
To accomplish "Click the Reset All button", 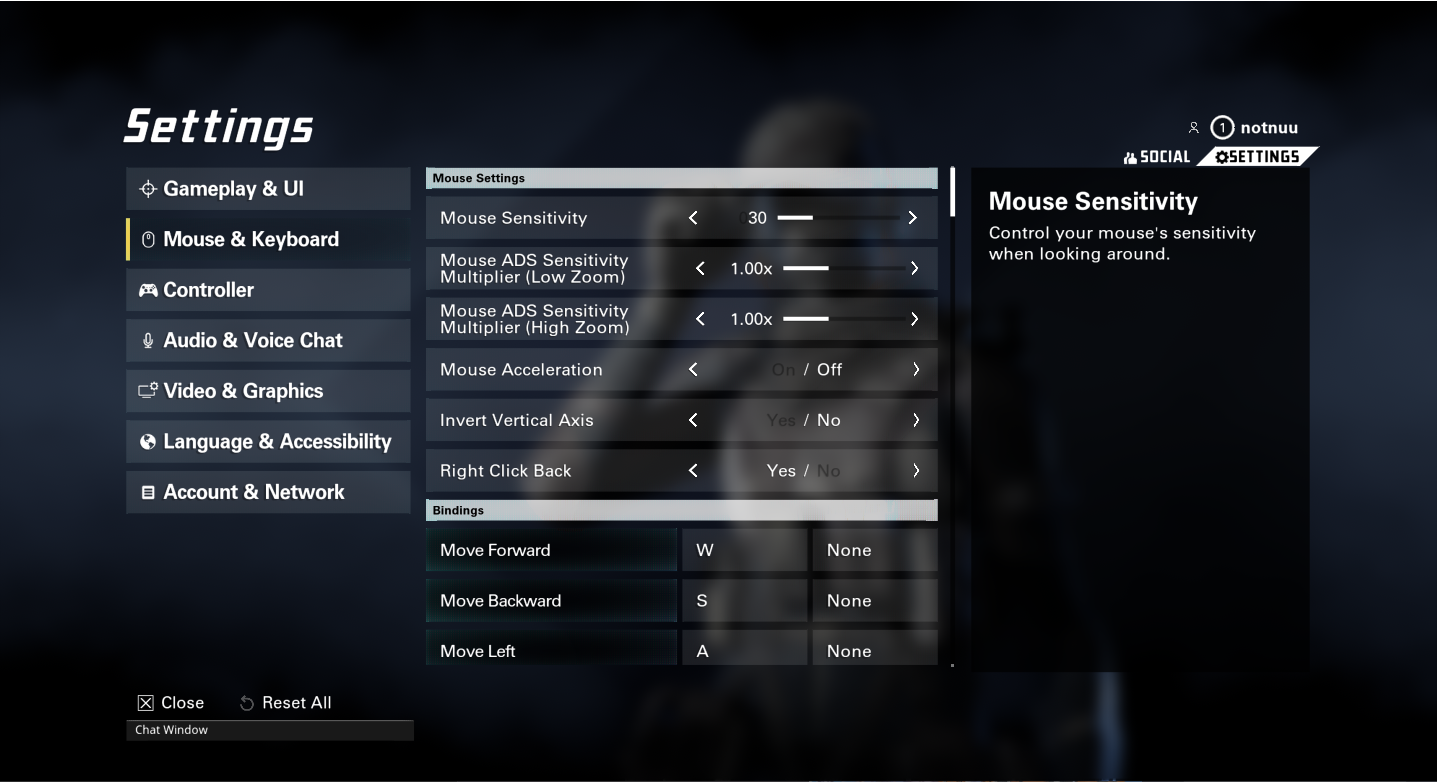I will 285,702.
